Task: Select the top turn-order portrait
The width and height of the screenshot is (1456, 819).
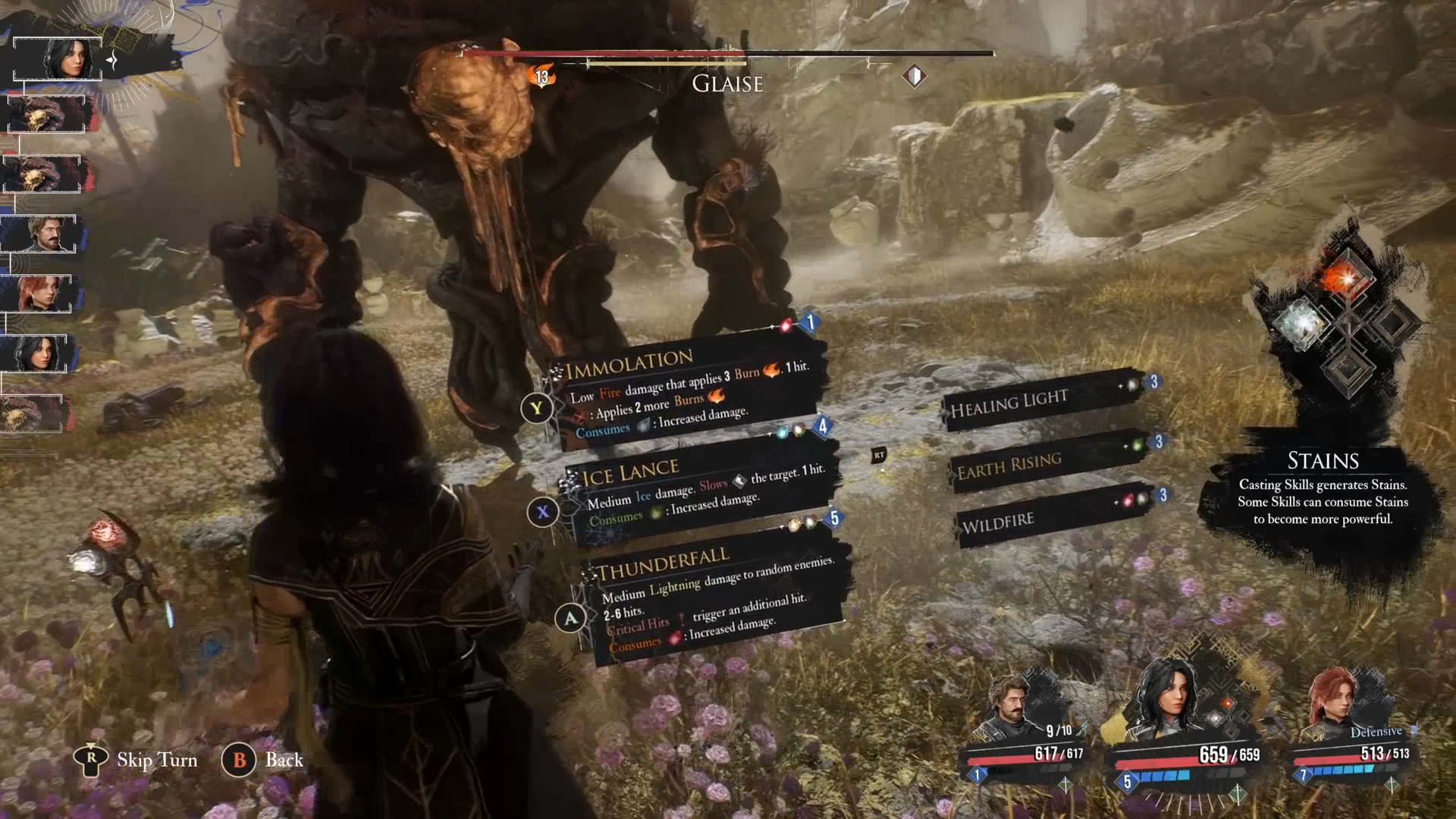Action: click(x=58, y=58)
